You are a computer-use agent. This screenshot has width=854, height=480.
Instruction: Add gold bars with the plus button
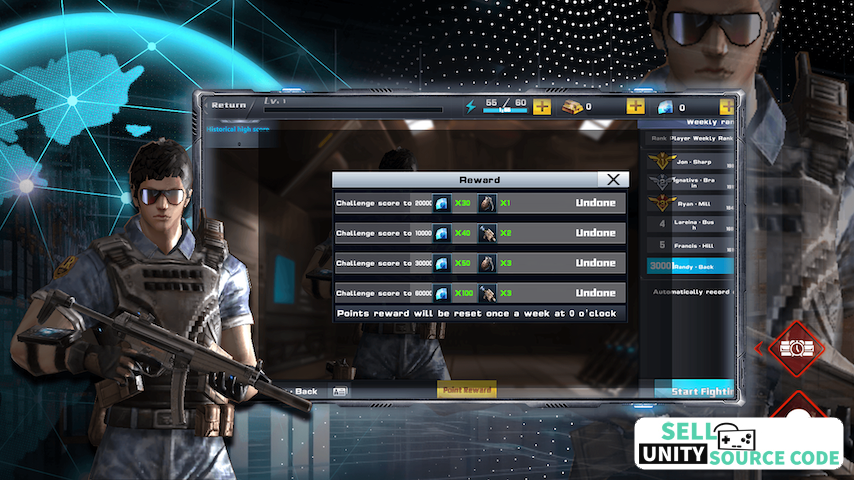point(635,106)
